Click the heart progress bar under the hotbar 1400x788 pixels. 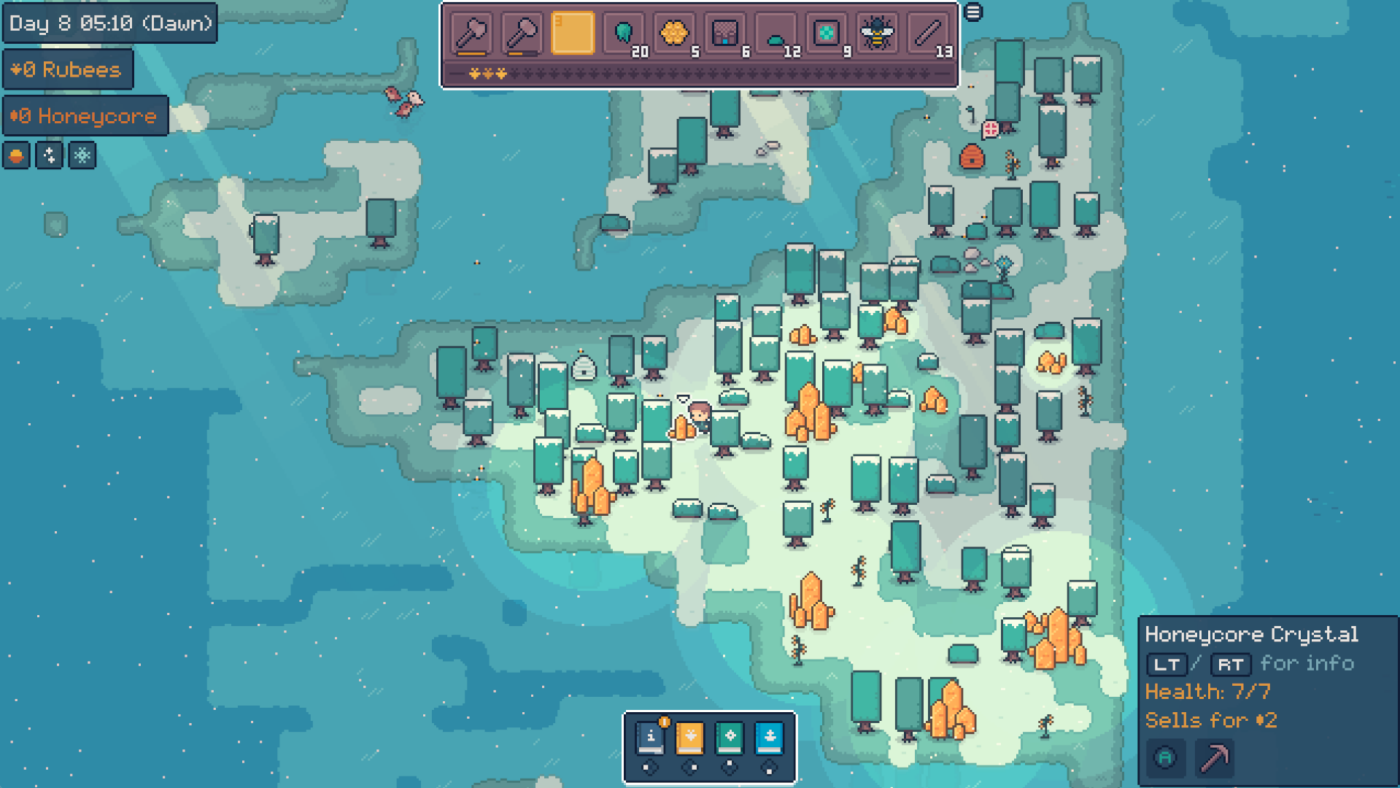point(700,71)
